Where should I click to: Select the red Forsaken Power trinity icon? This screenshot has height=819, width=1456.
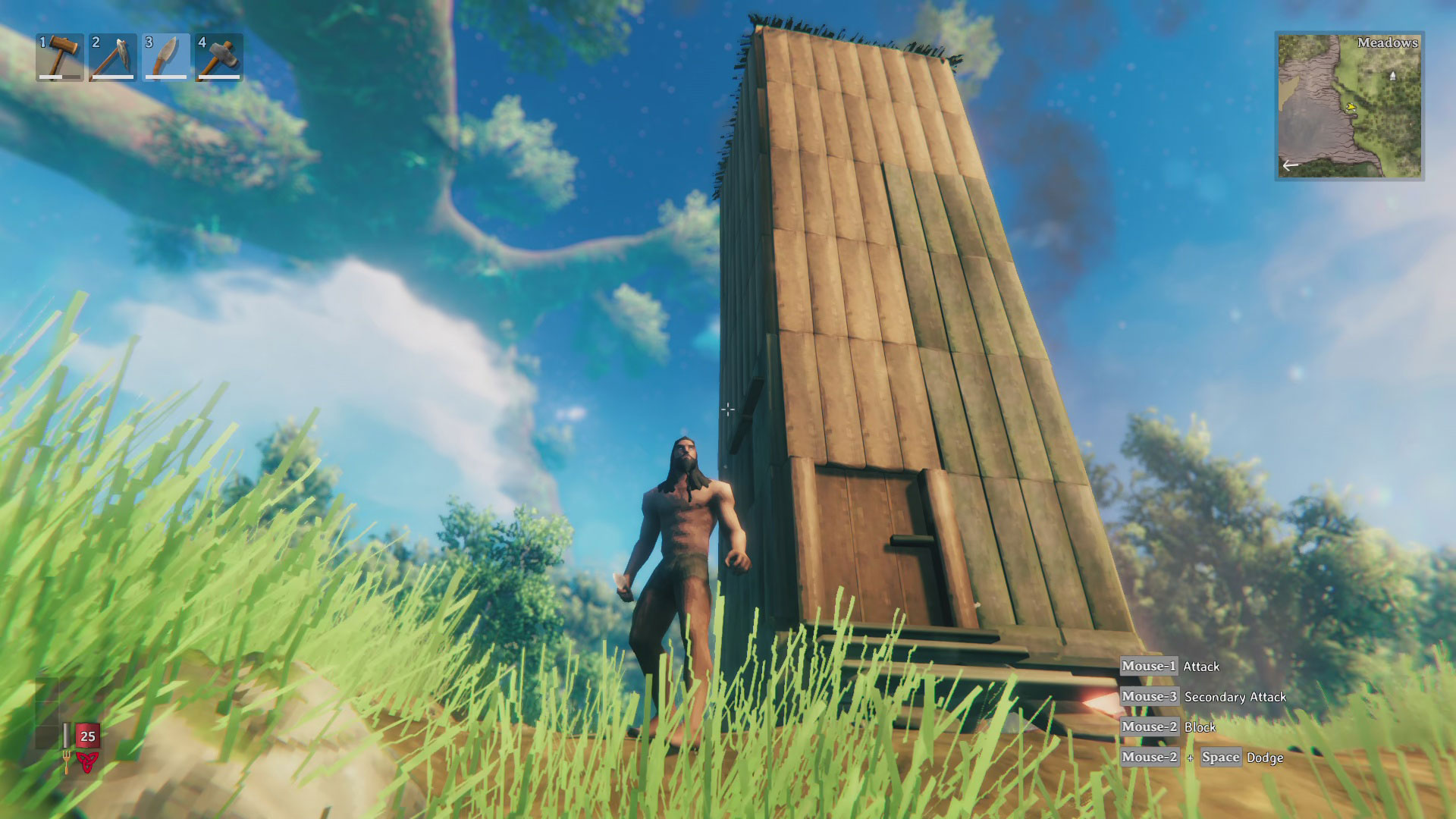click(x=88, y=762)
